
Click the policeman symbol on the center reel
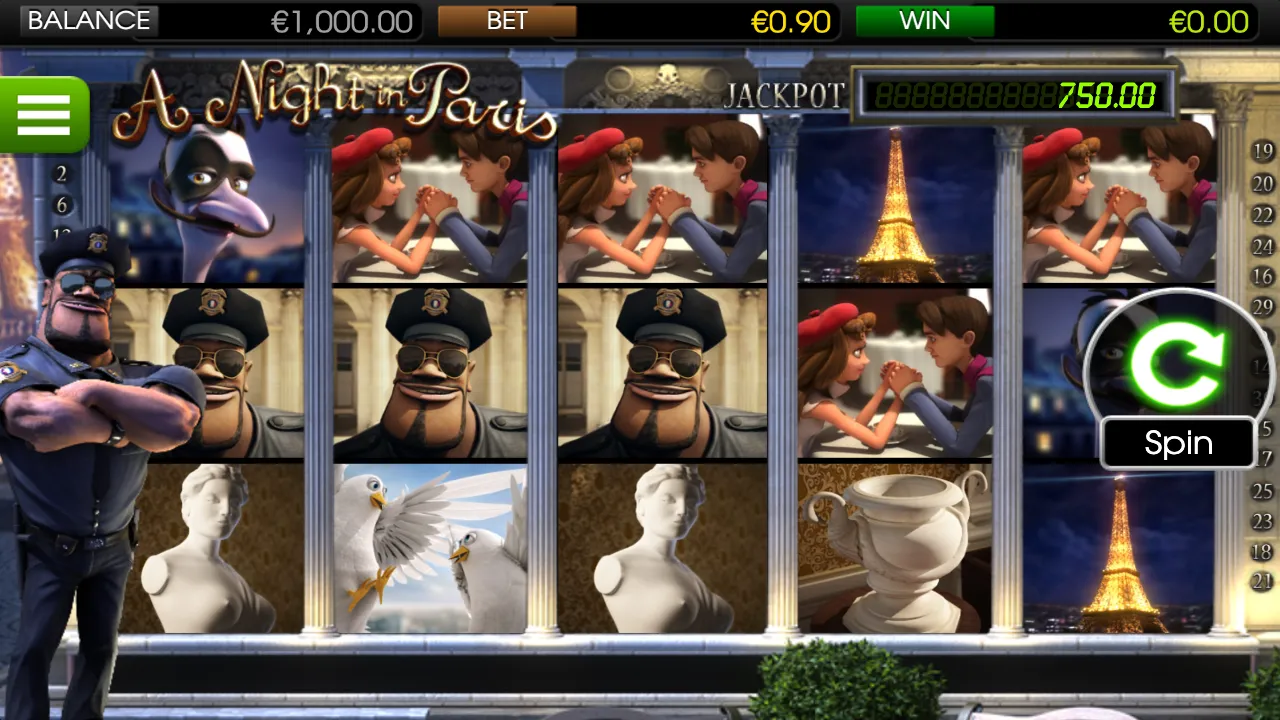[662, 370]
